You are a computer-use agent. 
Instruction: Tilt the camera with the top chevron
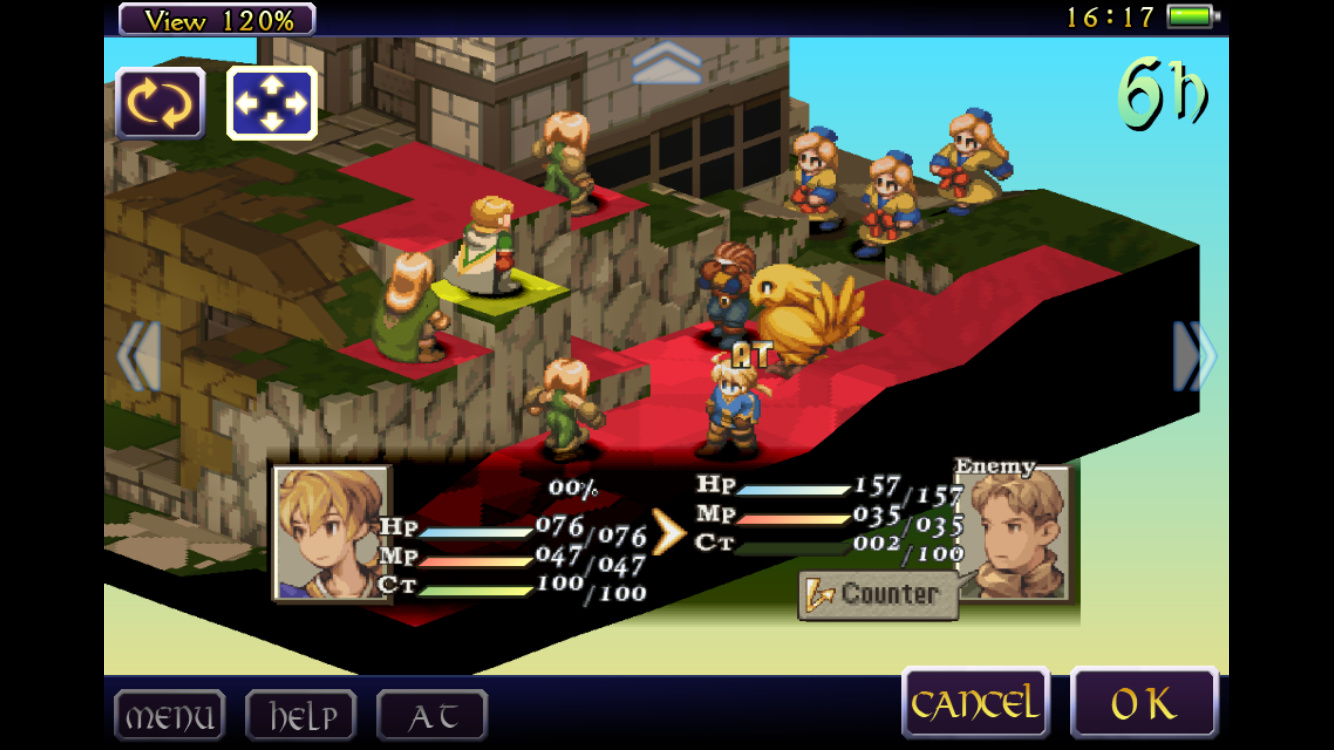pyautogui.click(x=667, y=62)
